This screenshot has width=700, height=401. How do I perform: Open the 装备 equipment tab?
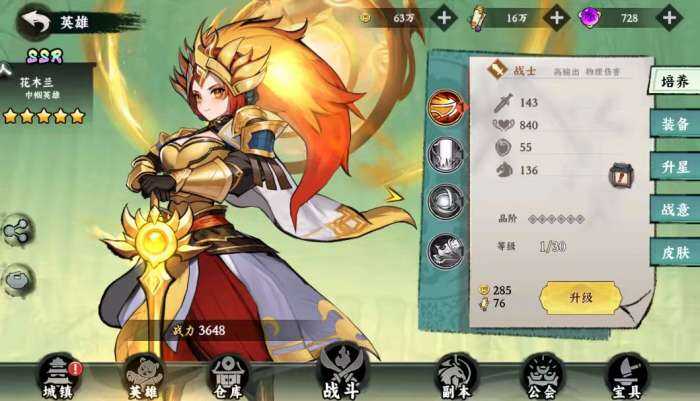pyautogui.click(x=675, y=124)
